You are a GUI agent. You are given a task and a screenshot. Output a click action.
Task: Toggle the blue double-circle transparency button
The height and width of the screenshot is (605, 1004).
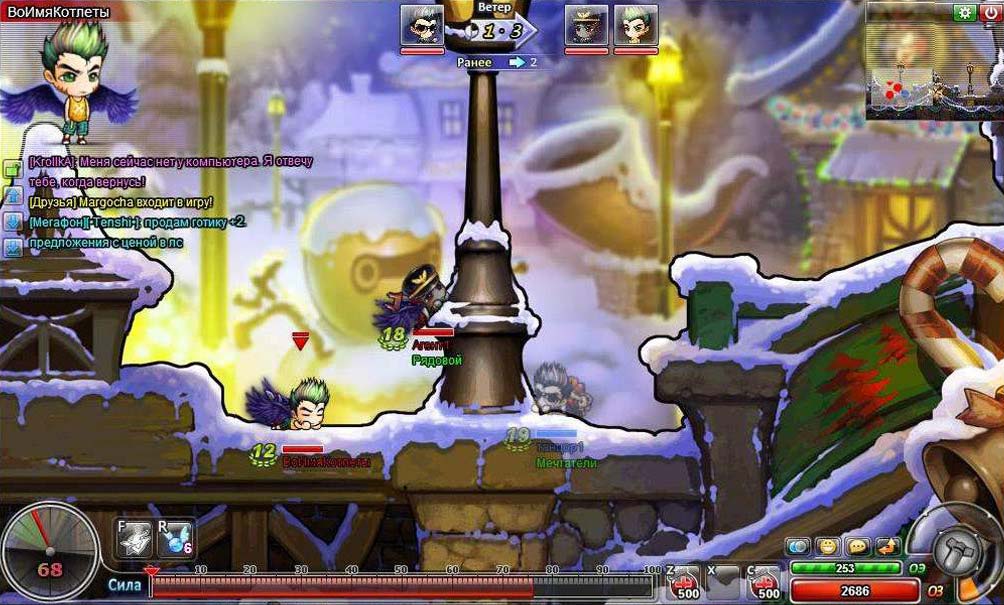pos(797,546)
